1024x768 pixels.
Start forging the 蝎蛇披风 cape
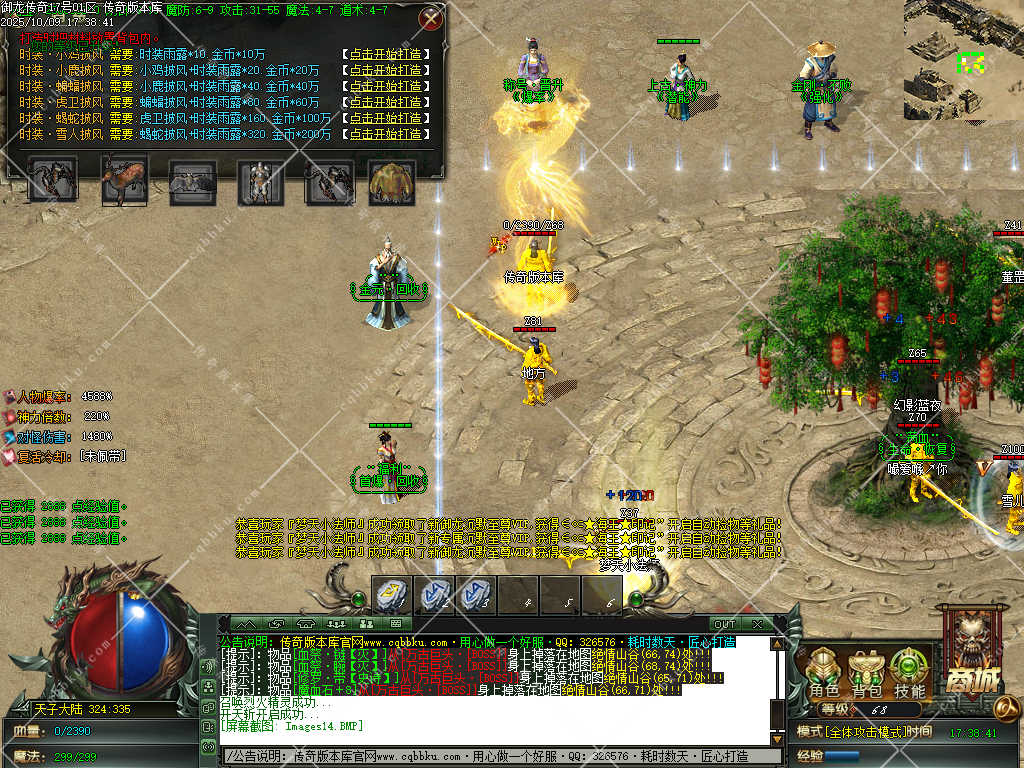click(384, 118)
